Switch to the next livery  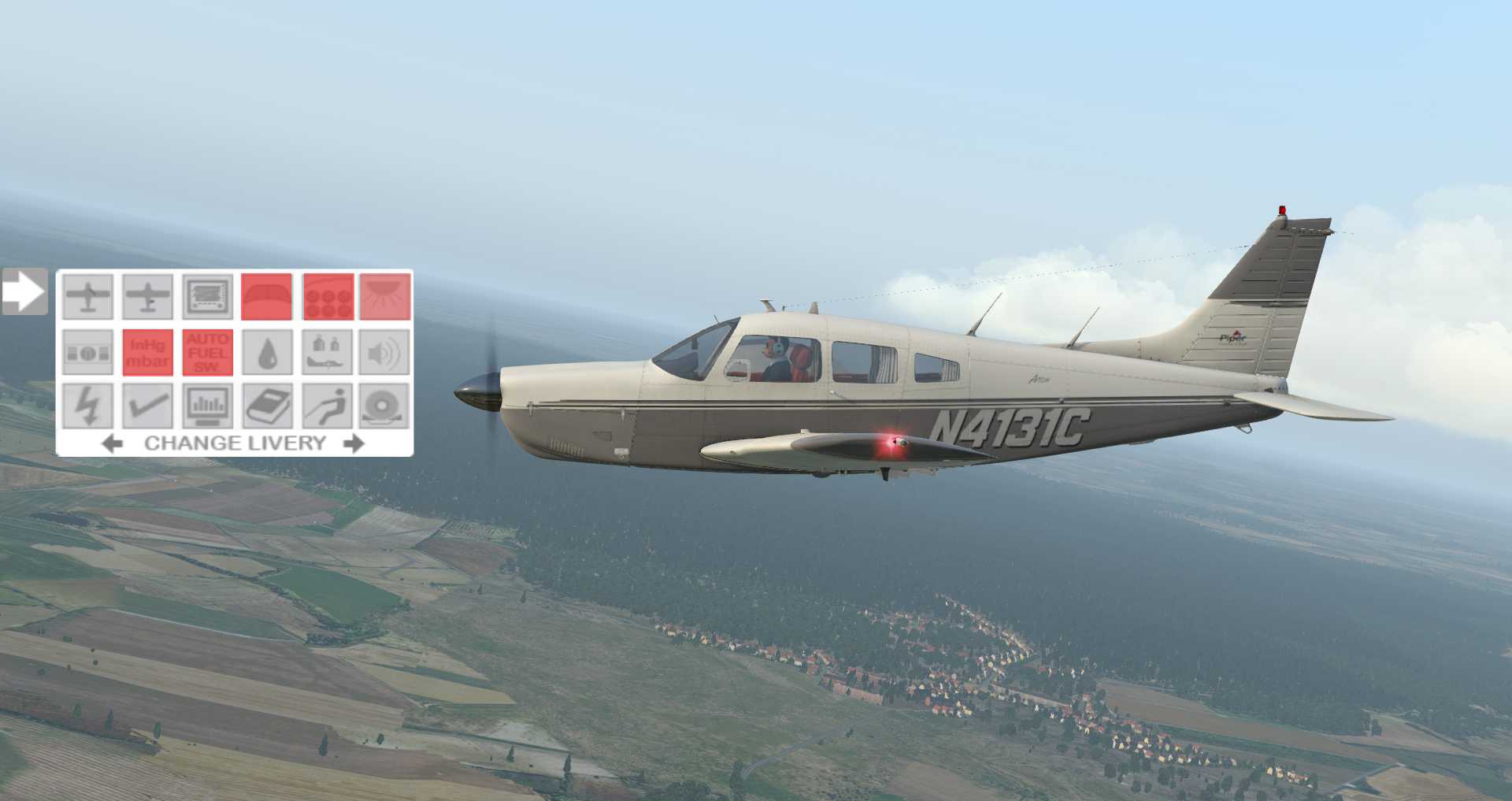354,443
